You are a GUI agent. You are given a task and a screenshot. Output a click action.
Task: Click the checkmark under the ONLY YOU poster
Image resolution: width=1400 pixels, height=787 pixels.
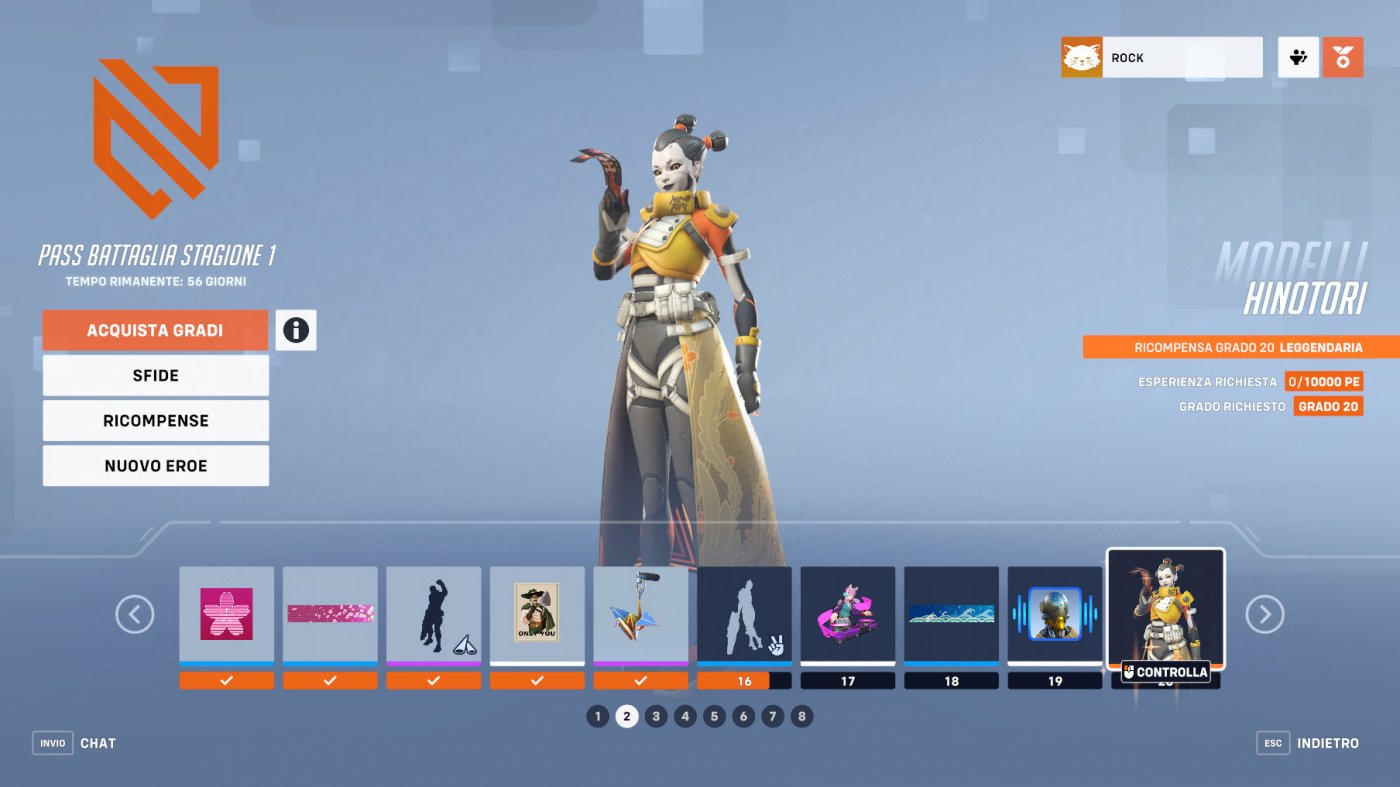tap(537, 680)
